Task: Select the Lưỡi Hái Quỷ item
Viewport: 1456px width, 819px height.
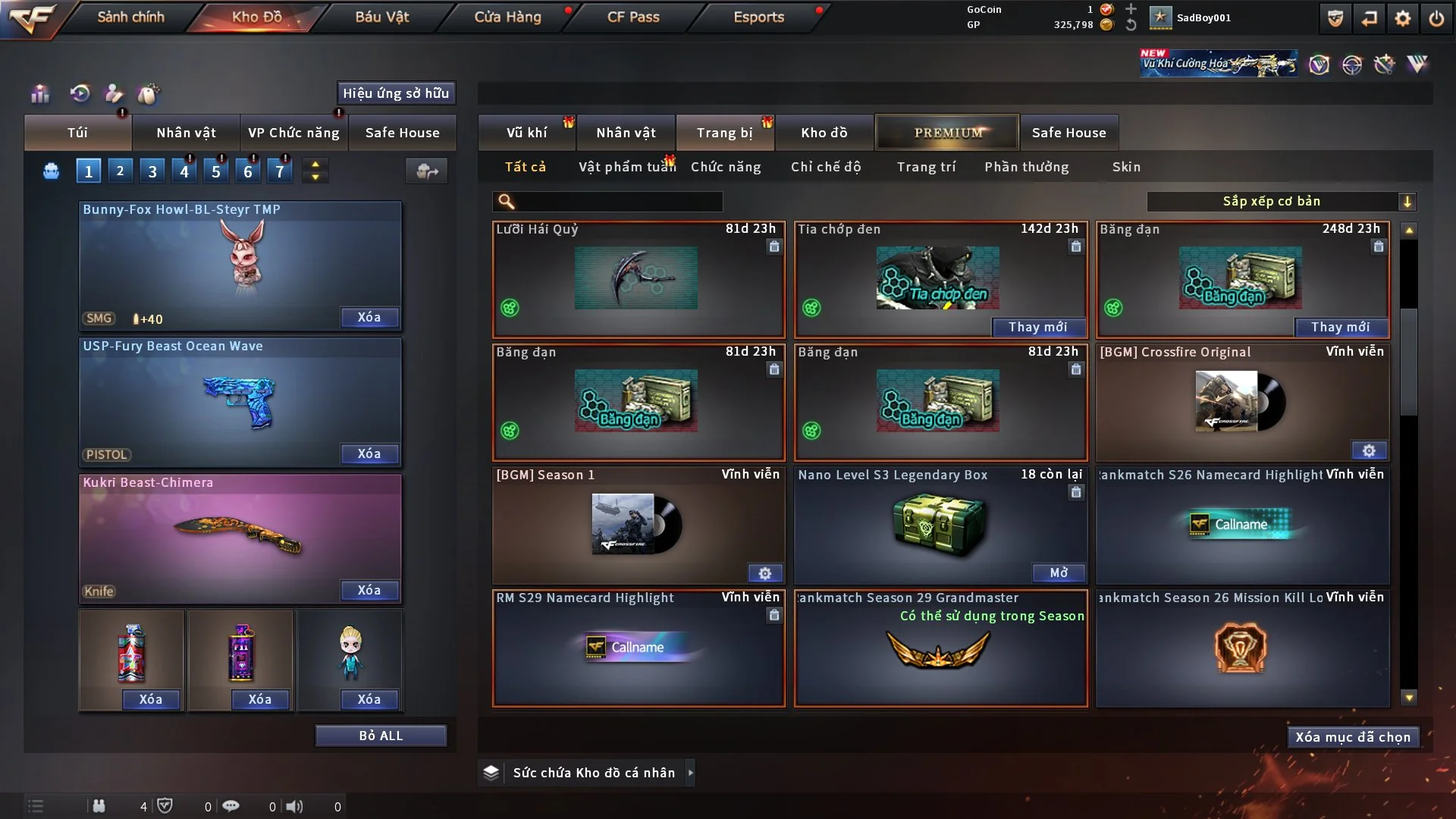Action: (638, 279)
